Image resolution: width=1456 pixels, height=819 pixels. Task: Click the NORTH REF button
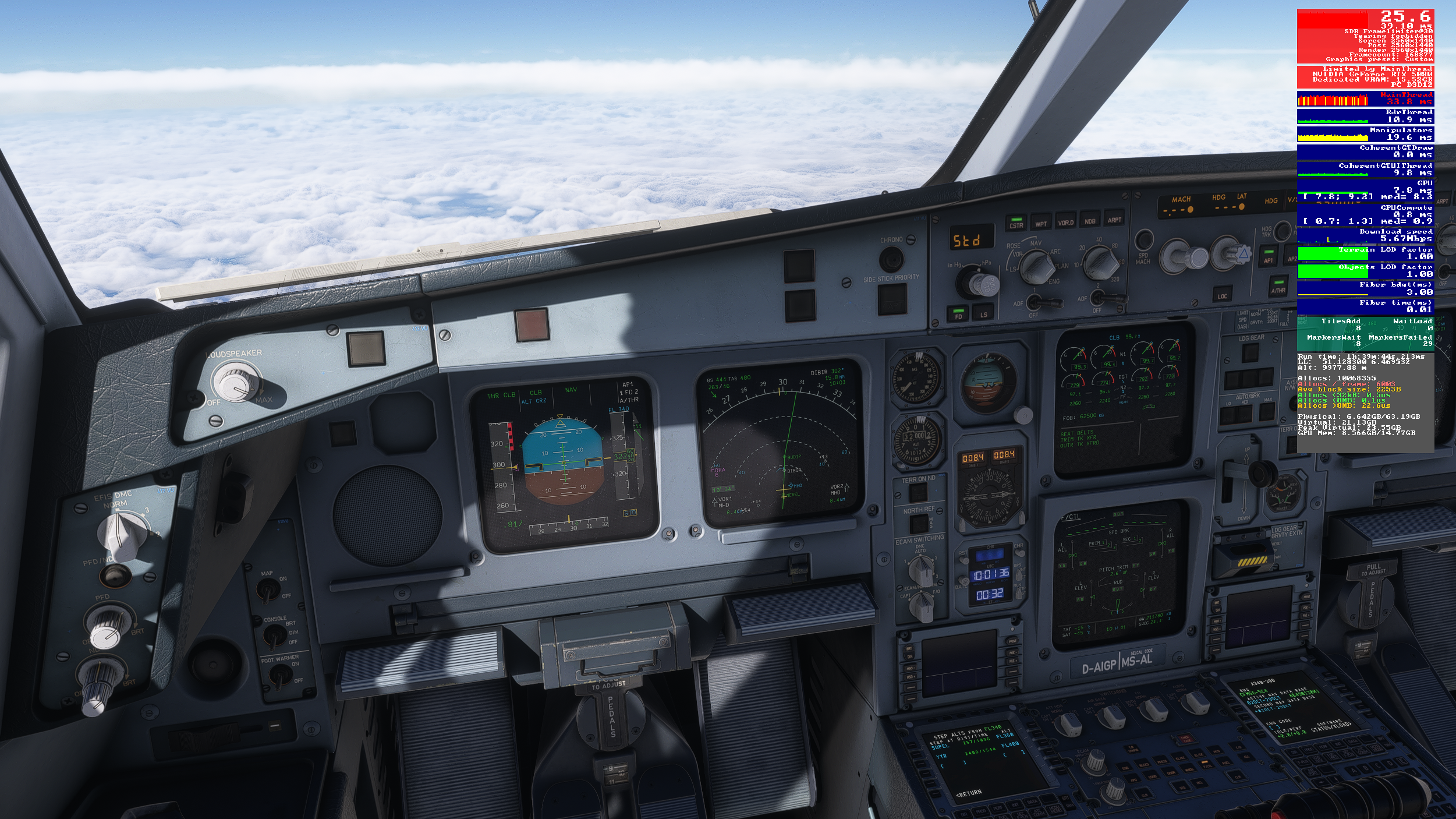click(x=919, y=524)
